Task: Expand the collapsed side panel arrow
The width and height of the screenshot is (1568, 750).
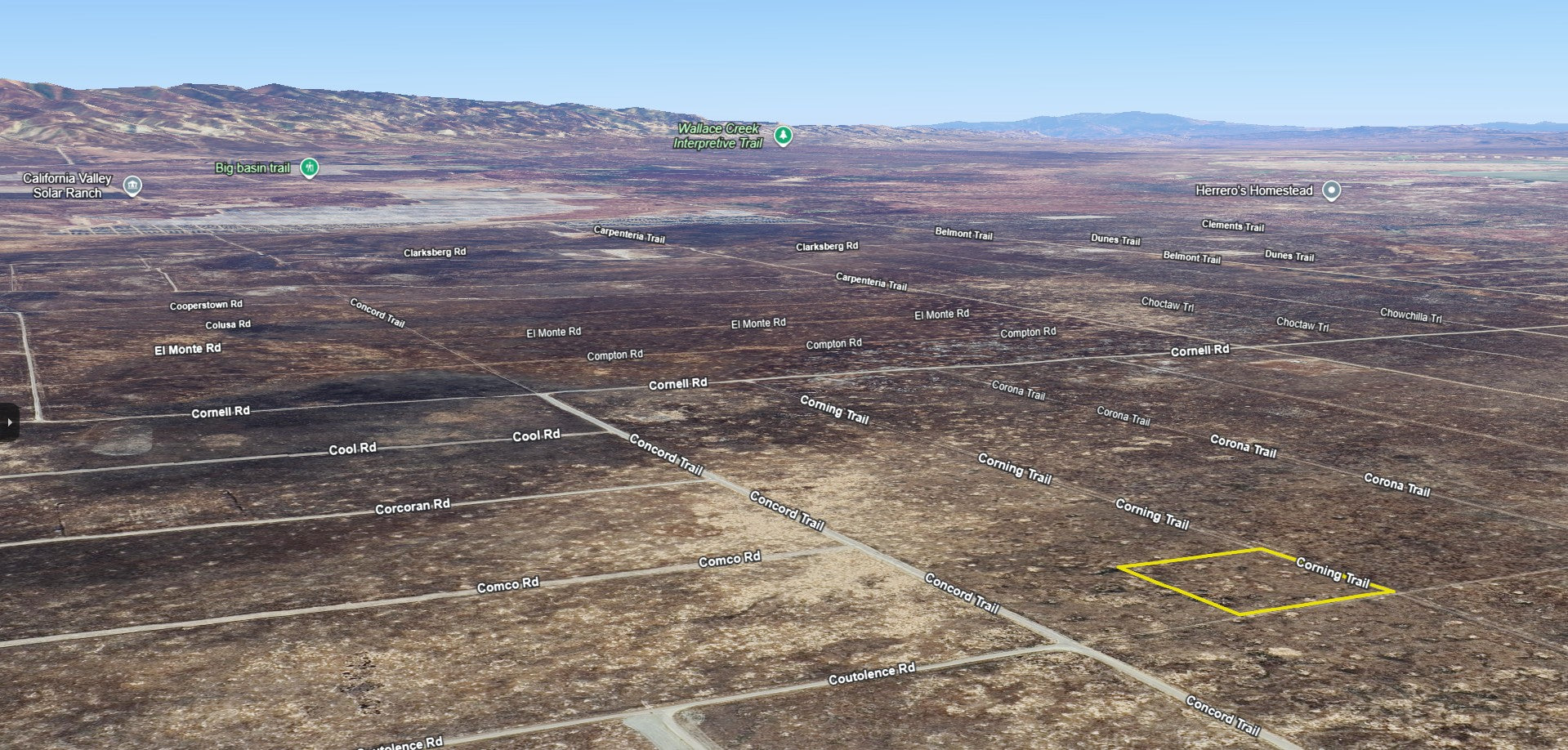Action: (9, 422)
